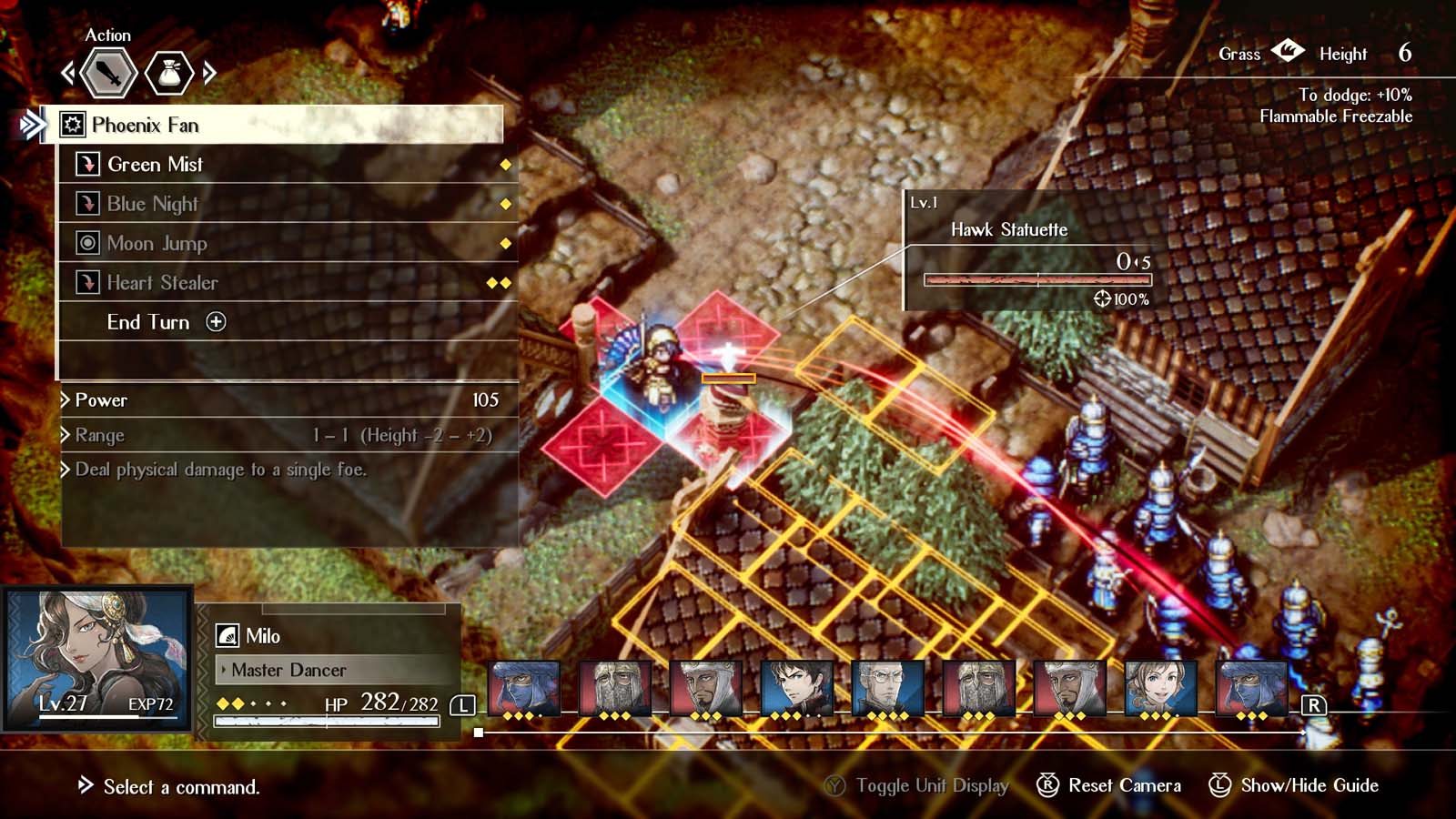Select the Phoenix Fan attack
Image resolution: width=1456 pixels, height=819 pixels.
[148, 126]
